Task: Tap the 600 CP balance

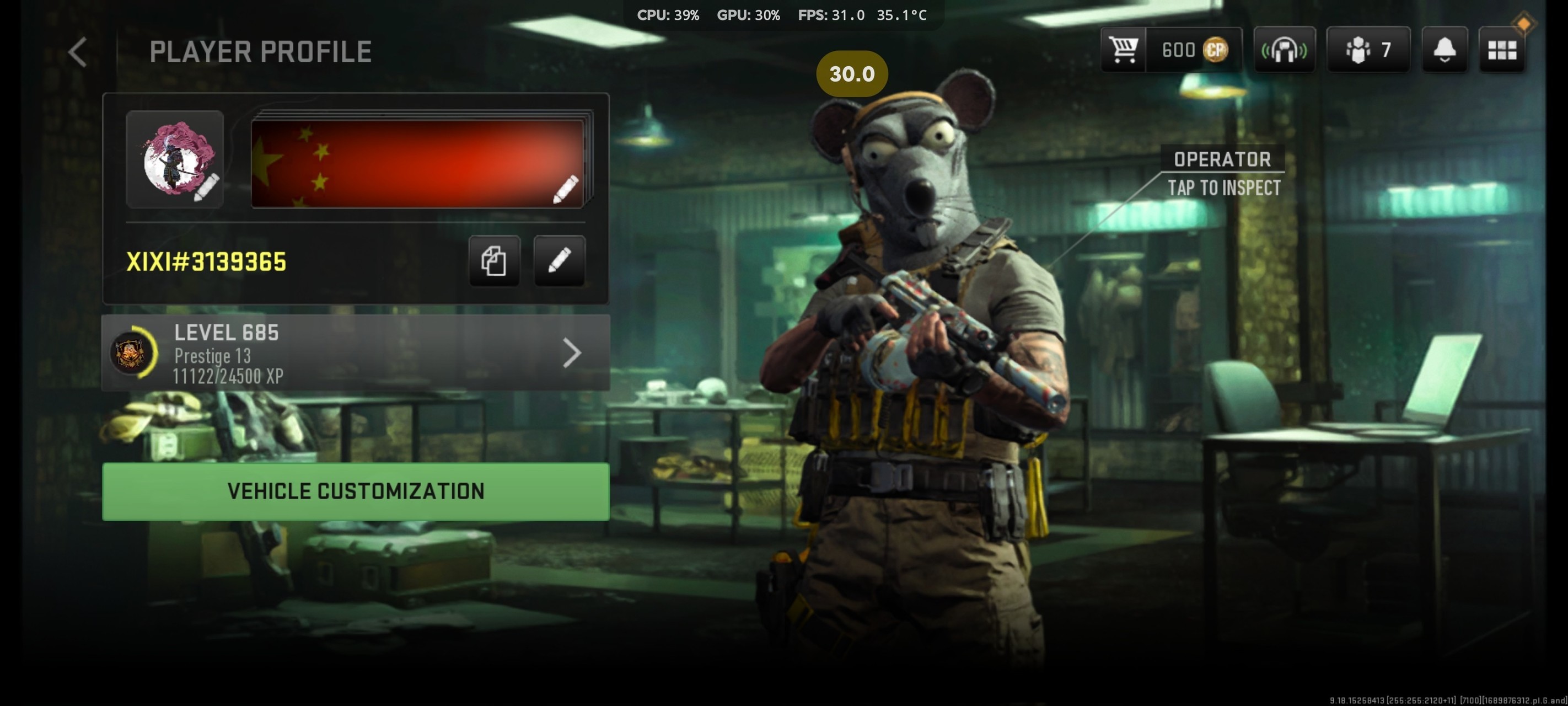Action: pos(1194,50)
